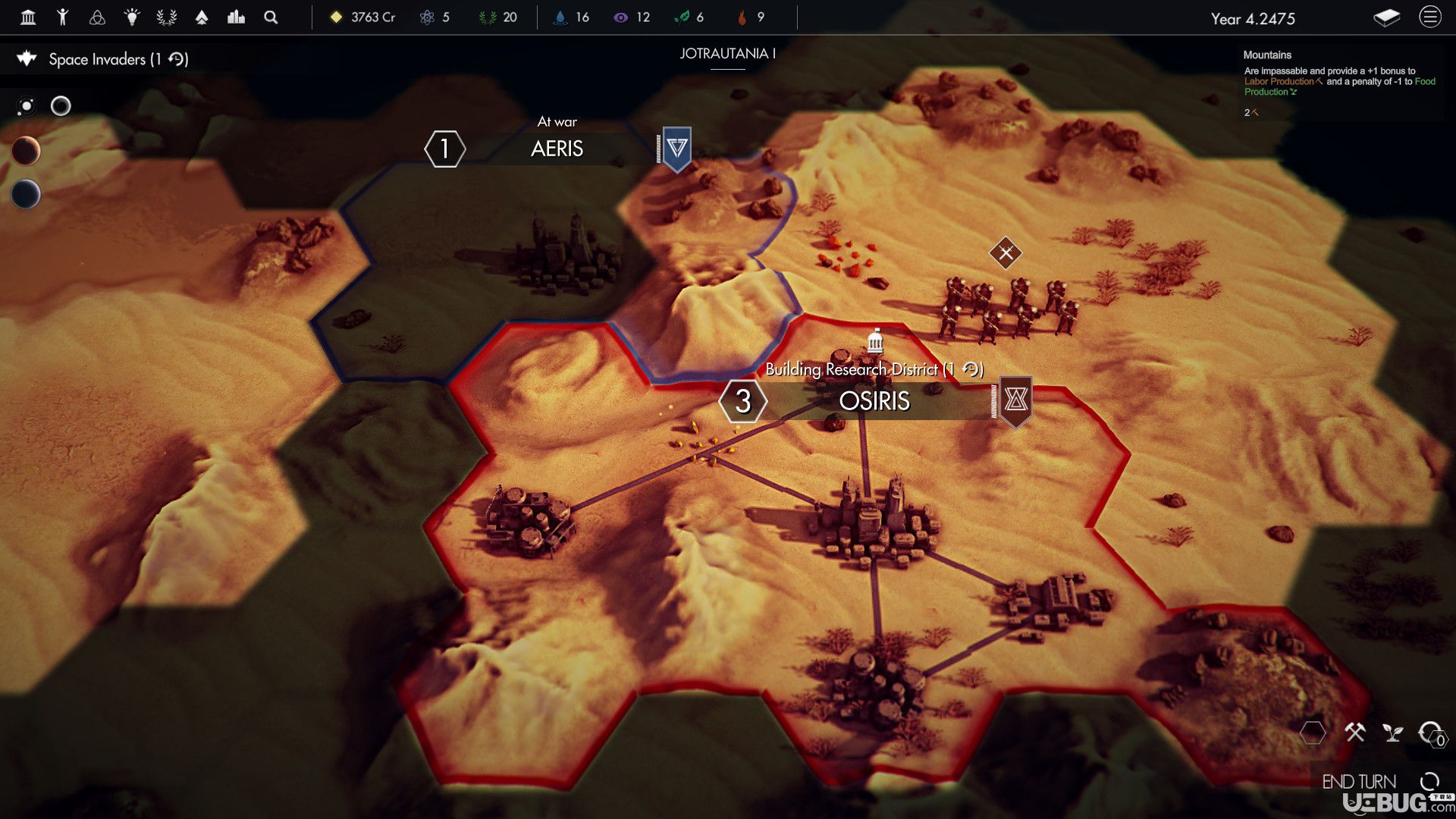Switch to the solar system view icon

(27, 106)
